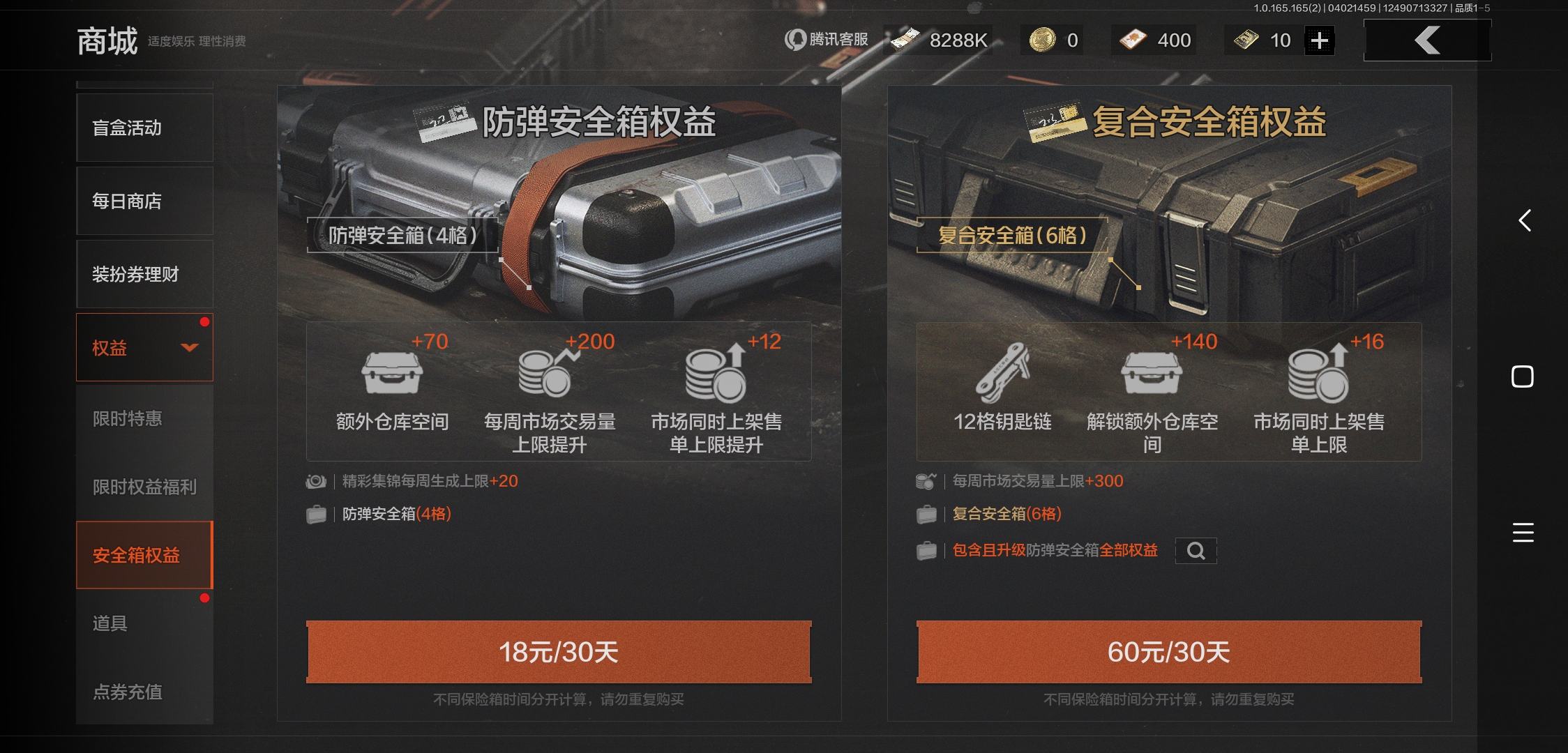Open 点券充值 recharge page
This screenshot has width=1568, height=753.
(x=128, y=693)
